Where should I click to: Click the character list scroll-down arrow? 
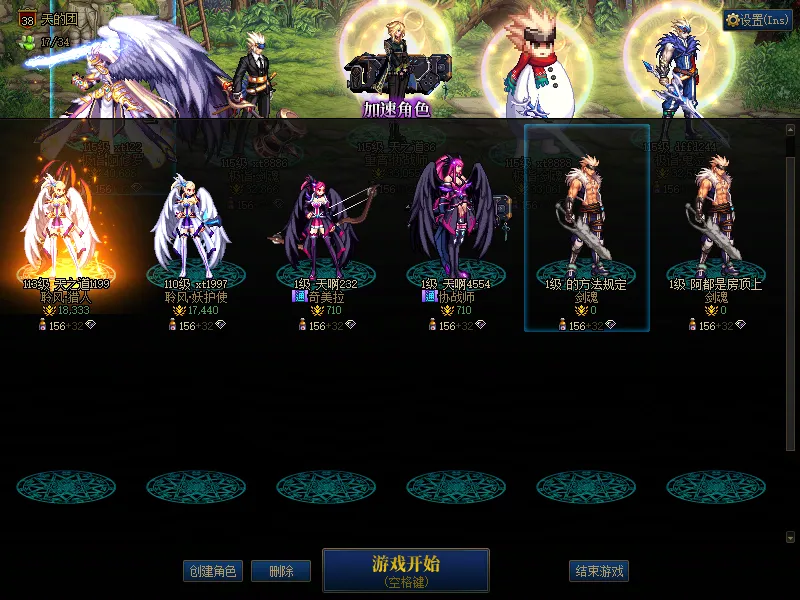point(790,537)
